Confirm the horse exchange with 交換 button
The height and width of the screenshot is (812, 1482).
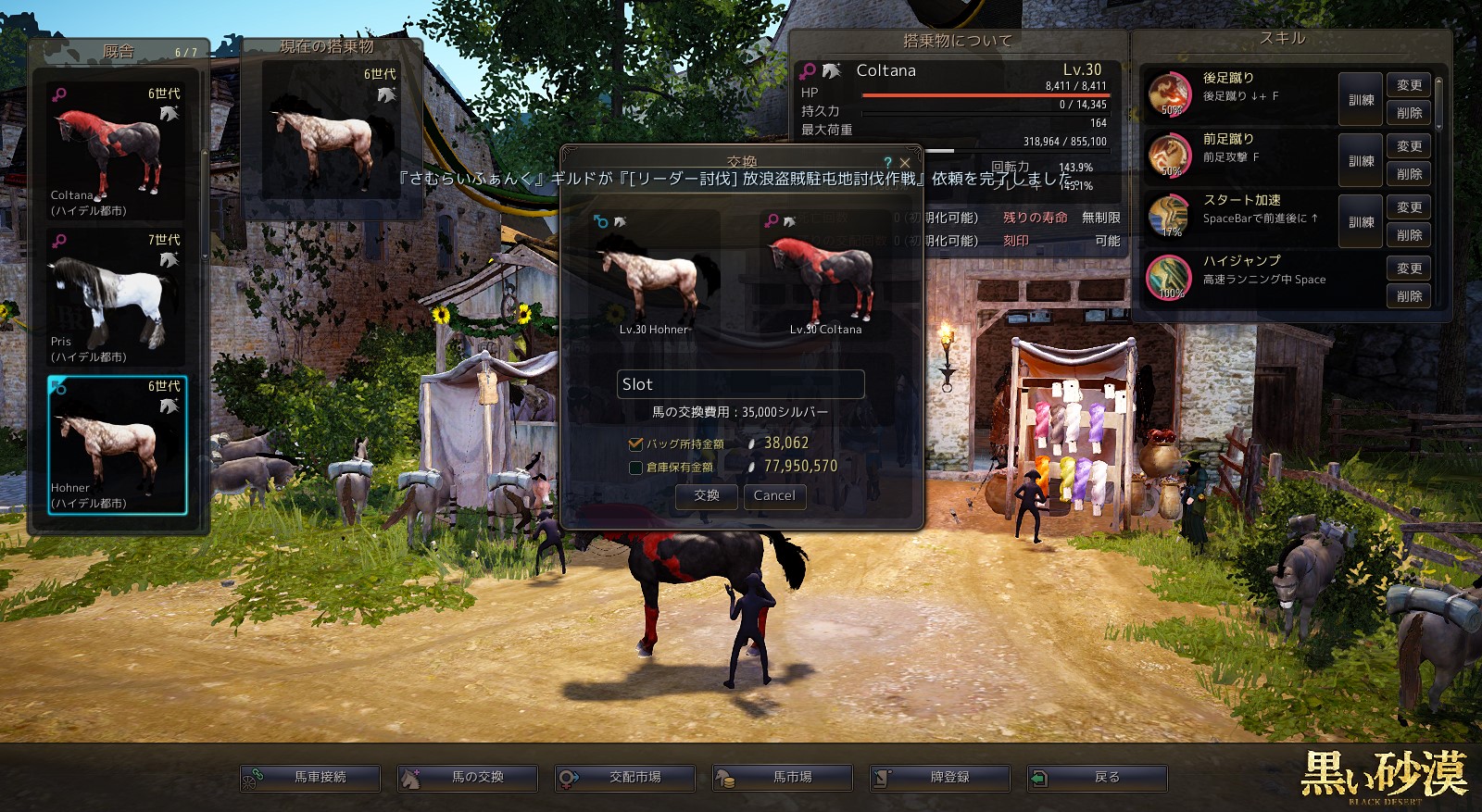[706, 496]
